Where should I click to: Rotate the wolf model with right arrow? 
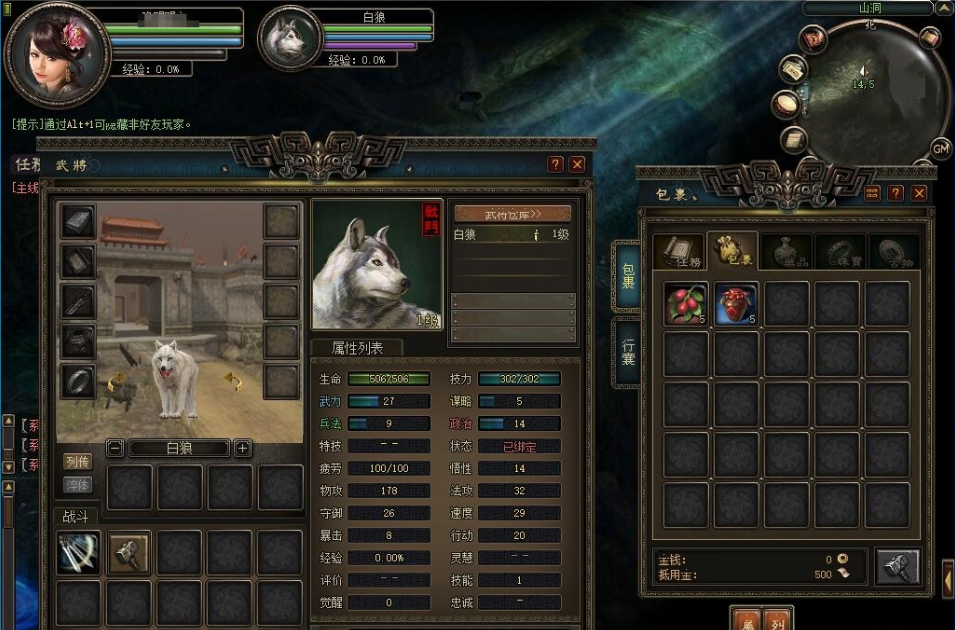233,381
